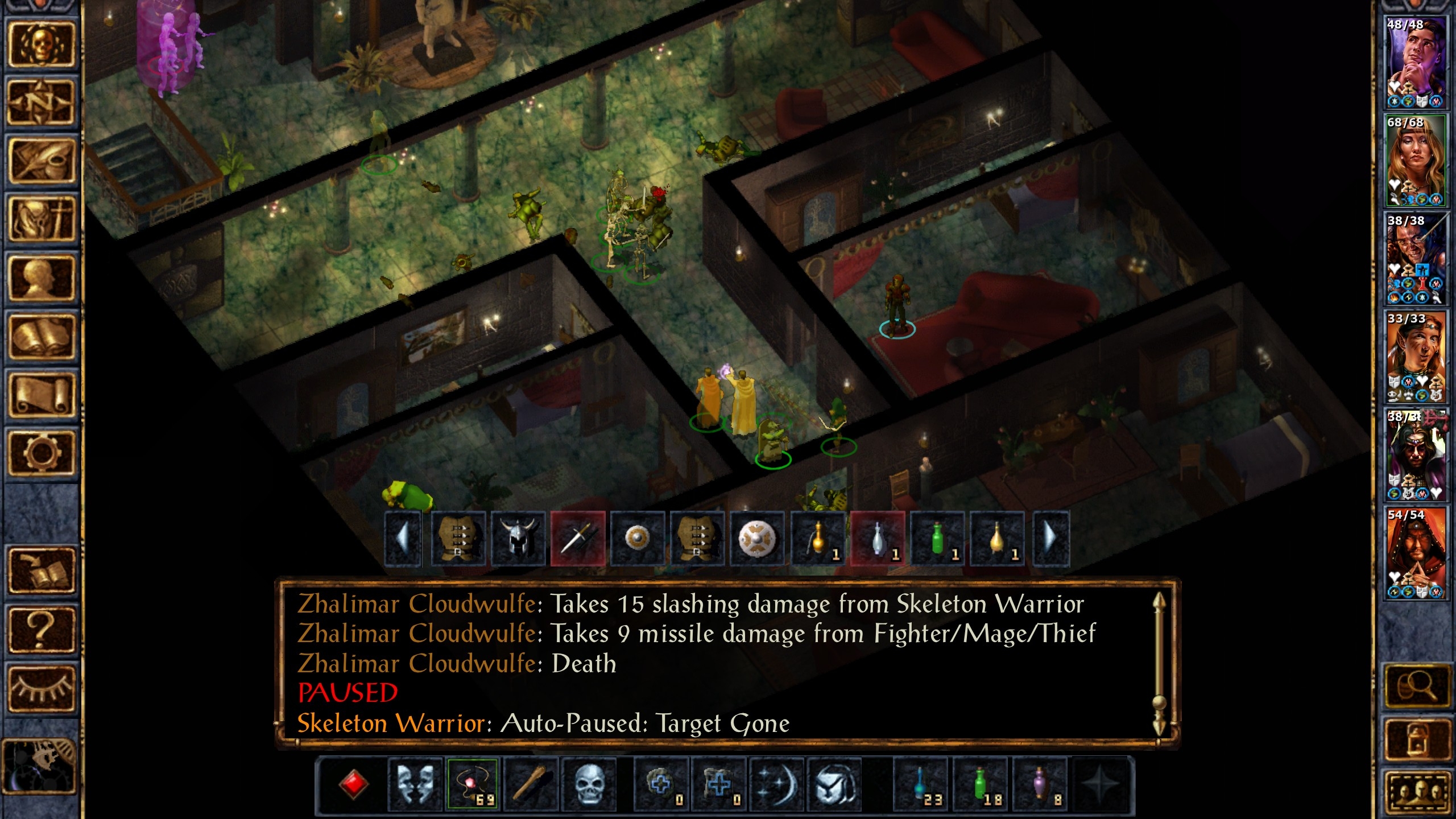This screenshot has height=819, width=1456.
Task: Open the inventory screen button
Action: (41, 220)
